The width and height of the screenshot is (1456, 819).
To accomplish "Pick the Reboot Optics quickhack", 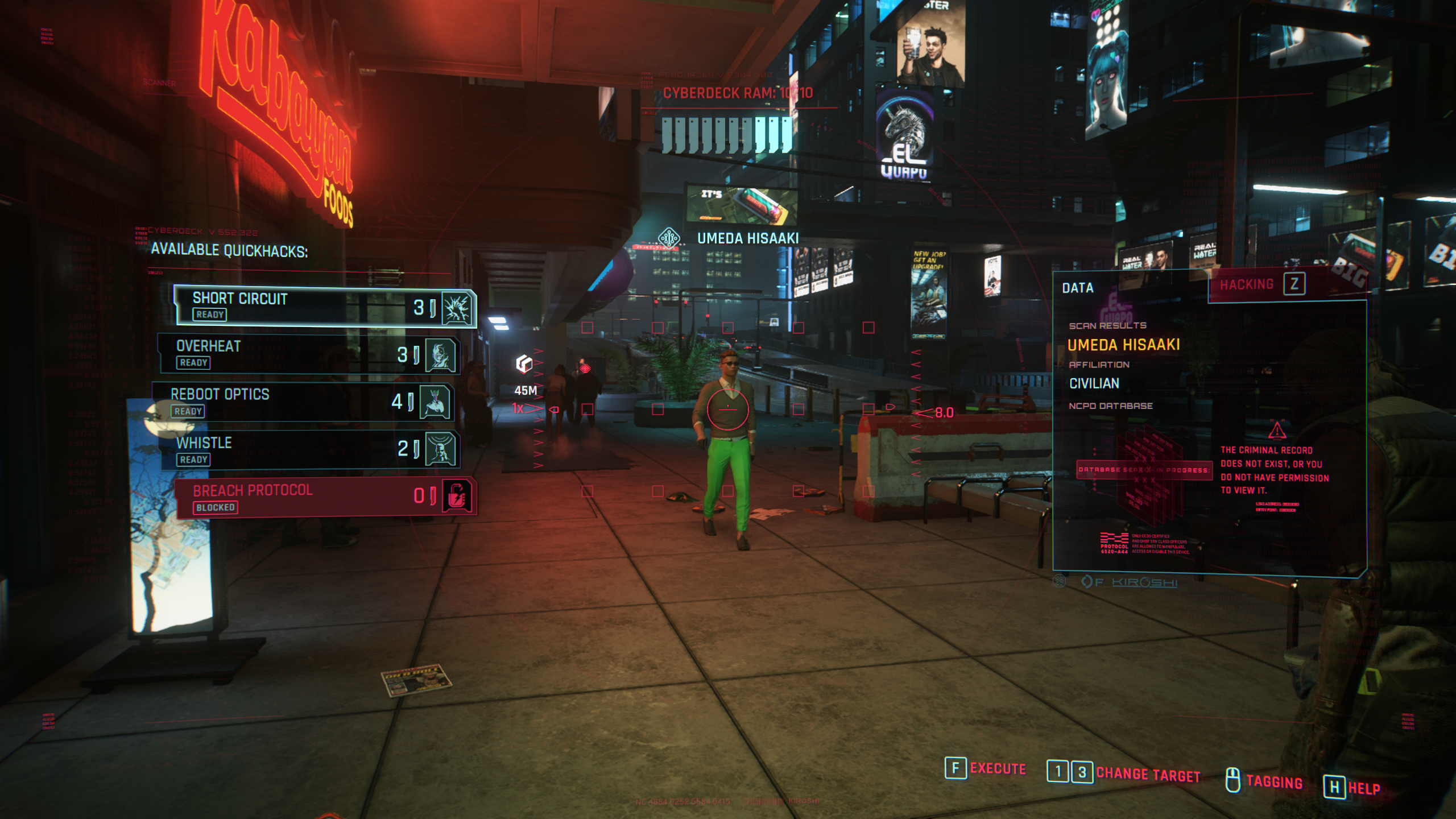I will coord(303,402).
